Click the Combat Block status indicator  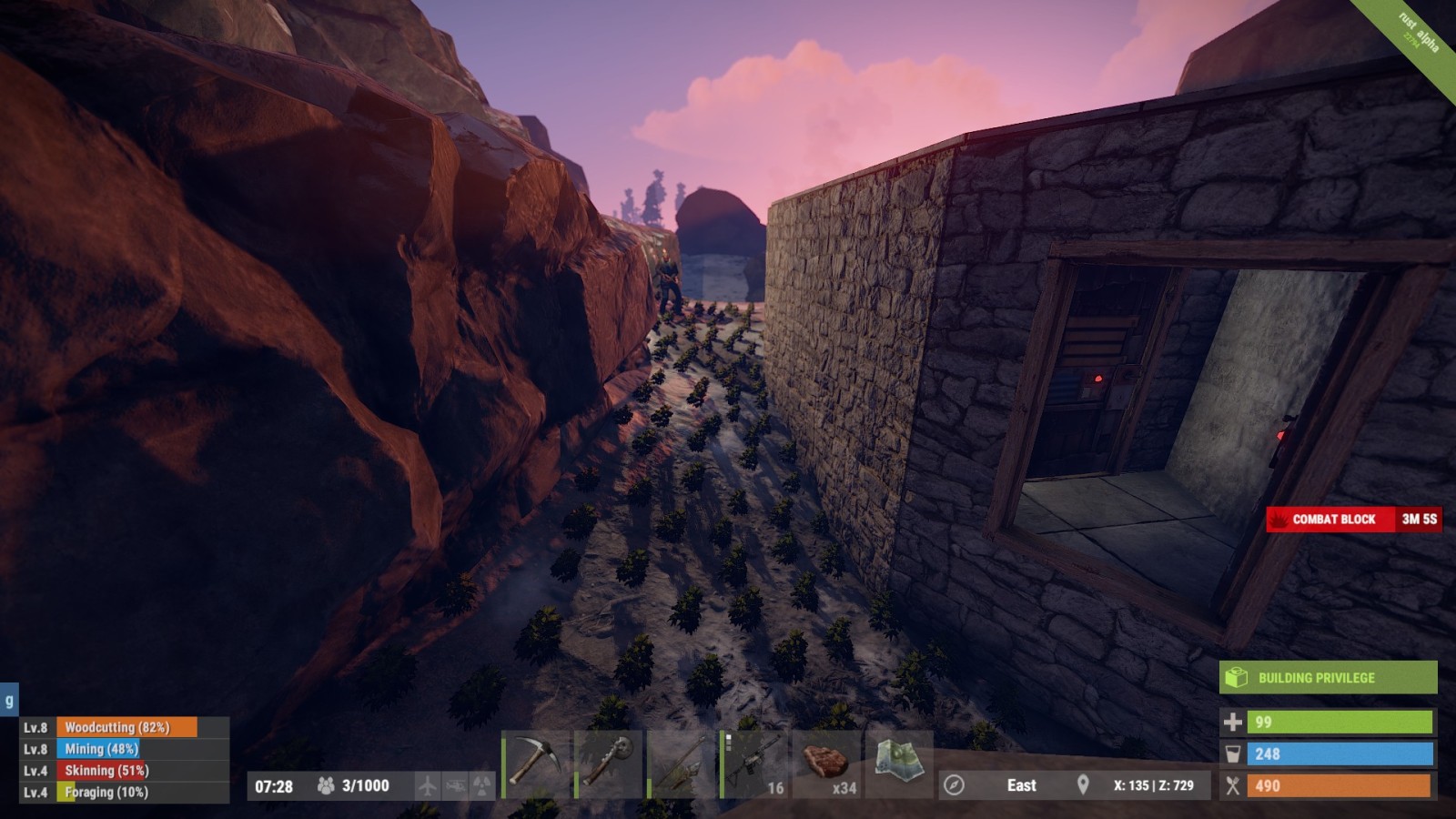click(1353, 520)
